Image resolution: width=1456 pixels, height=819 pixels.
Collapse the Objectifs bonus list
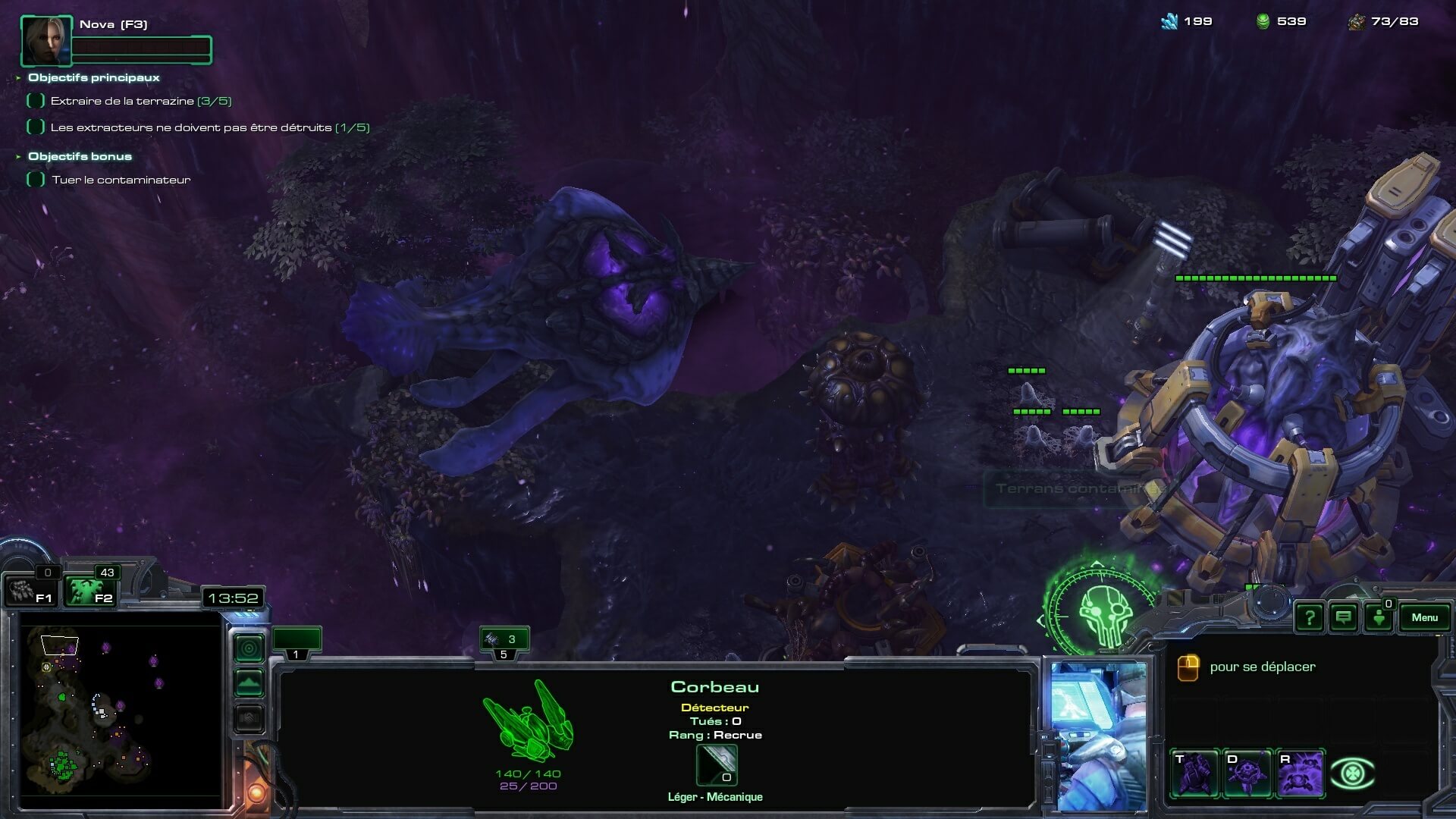click(x=18, y=157)
